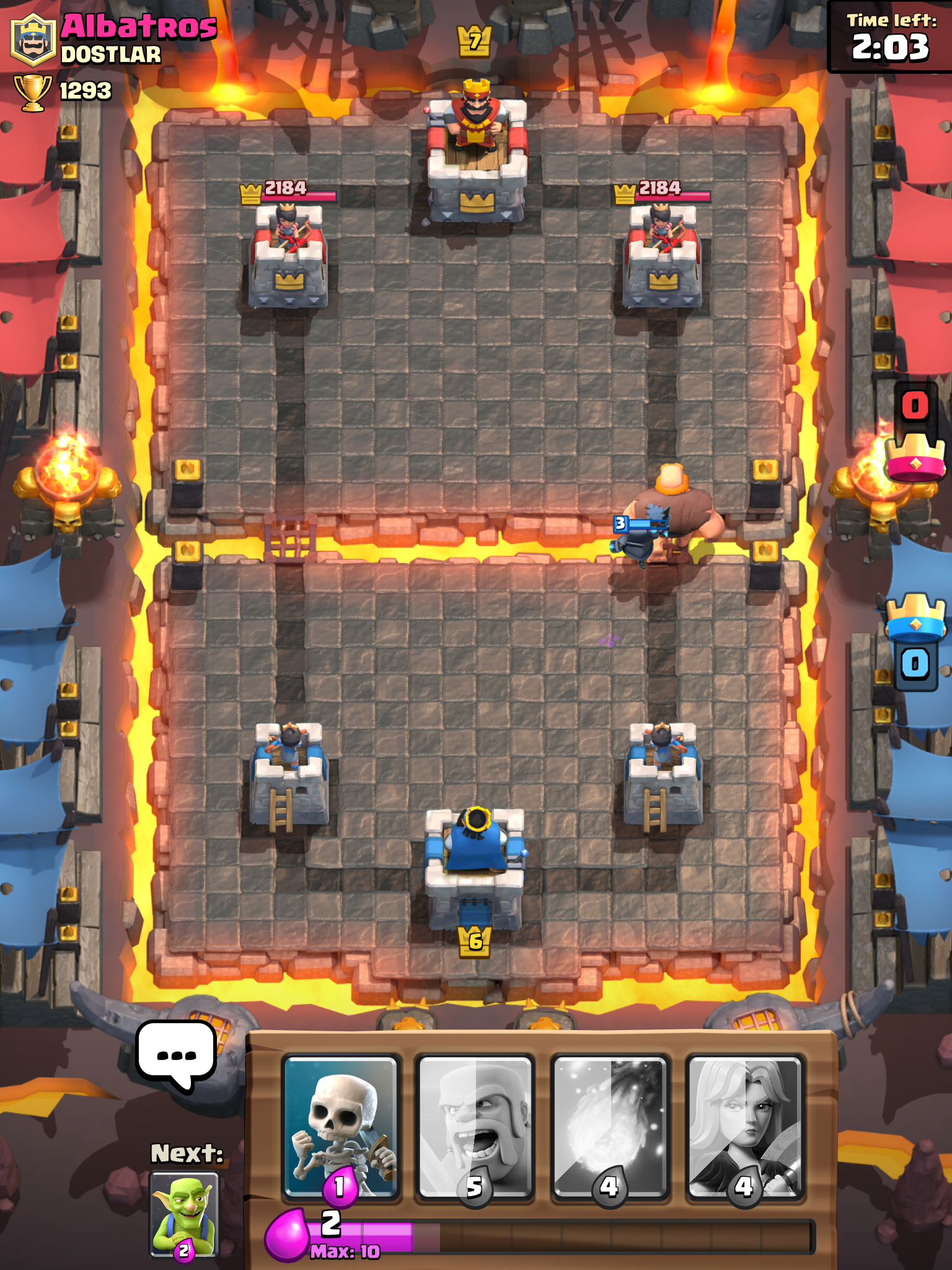
Task: Choose the Barbarians card
Action: (474, 1126)
